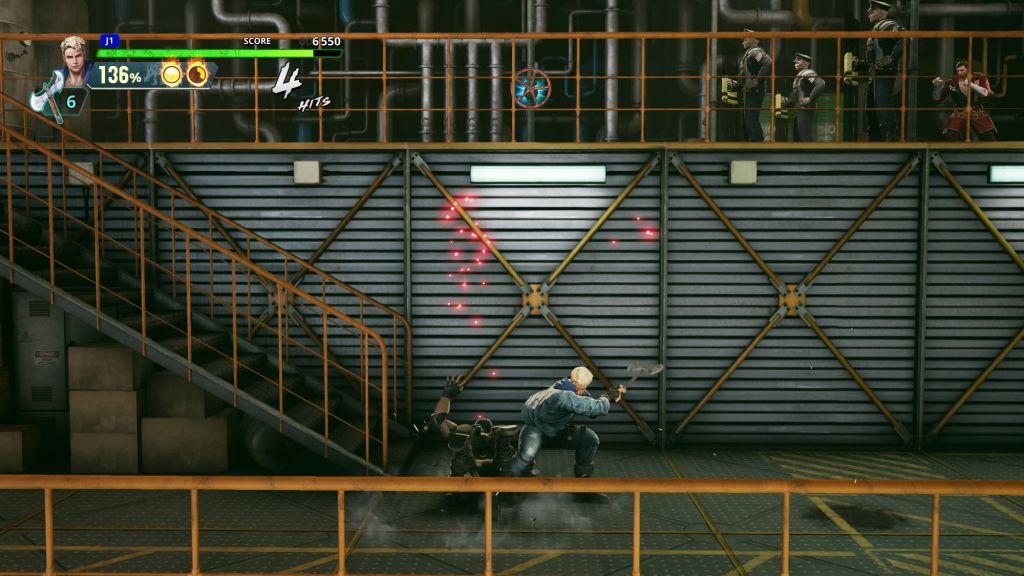Image resolution: width=1024 pixels, height=576 pixels.
Task: Click the partially filled flaming special orb
Action: [x=197, y=75]
